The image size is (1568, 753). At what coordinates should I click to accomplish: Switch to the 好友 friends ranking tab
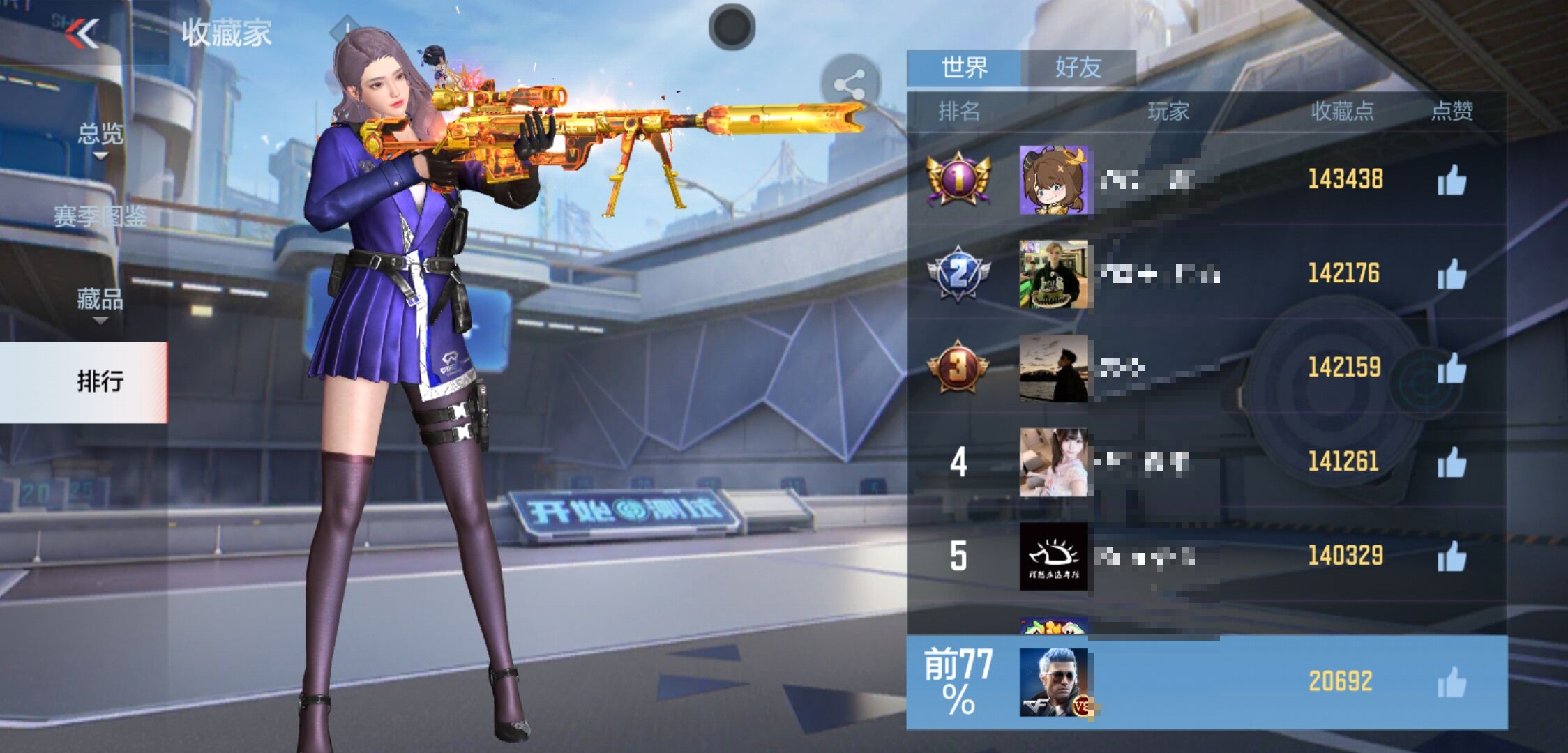1078,68
